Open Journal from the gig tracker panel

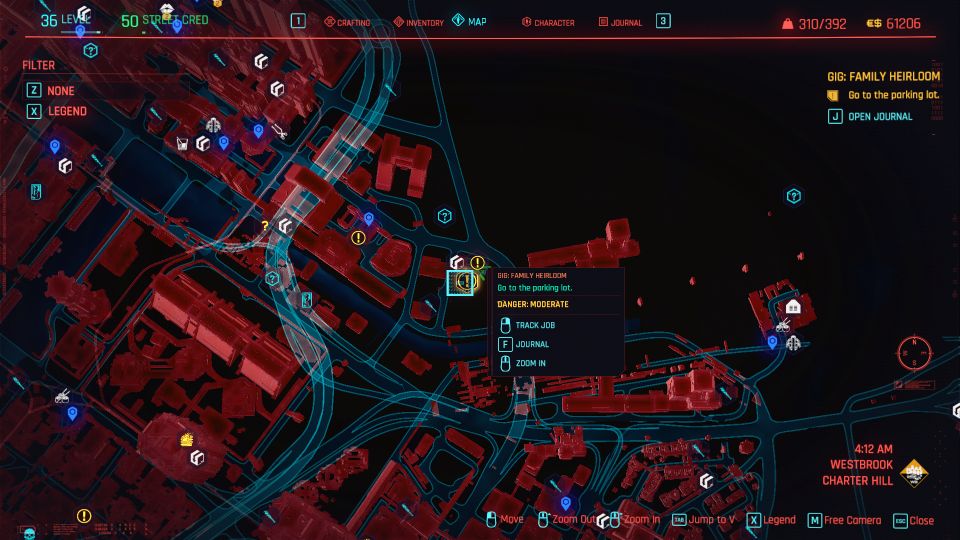click(x=879, y=116)
